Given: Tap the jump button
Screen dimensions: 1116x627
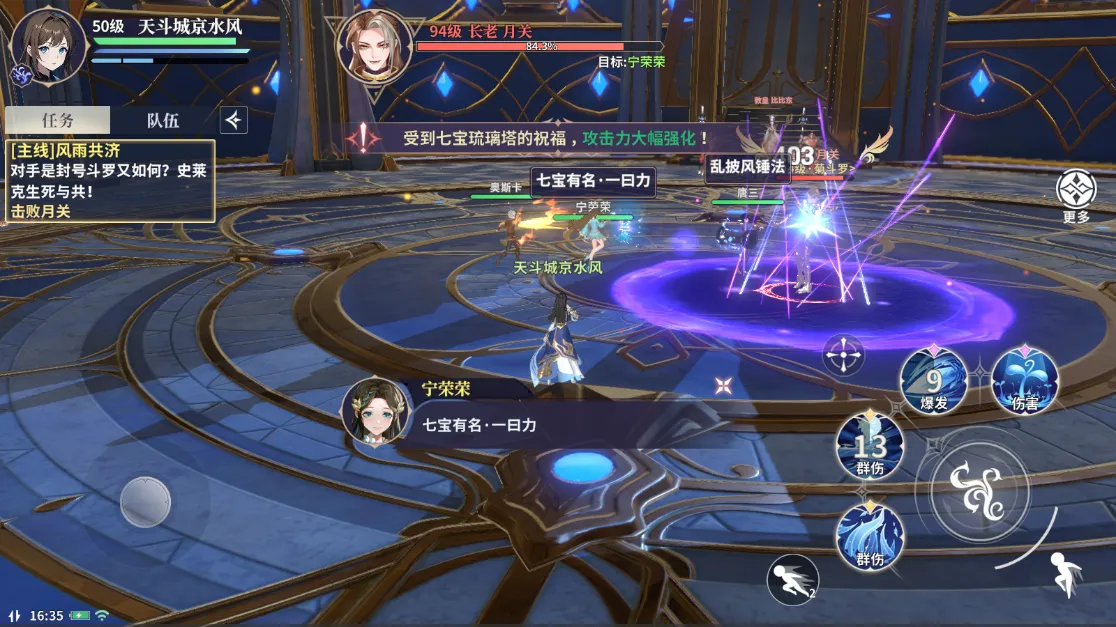Looking at the screenshot, I should [x=1064, y=575].
